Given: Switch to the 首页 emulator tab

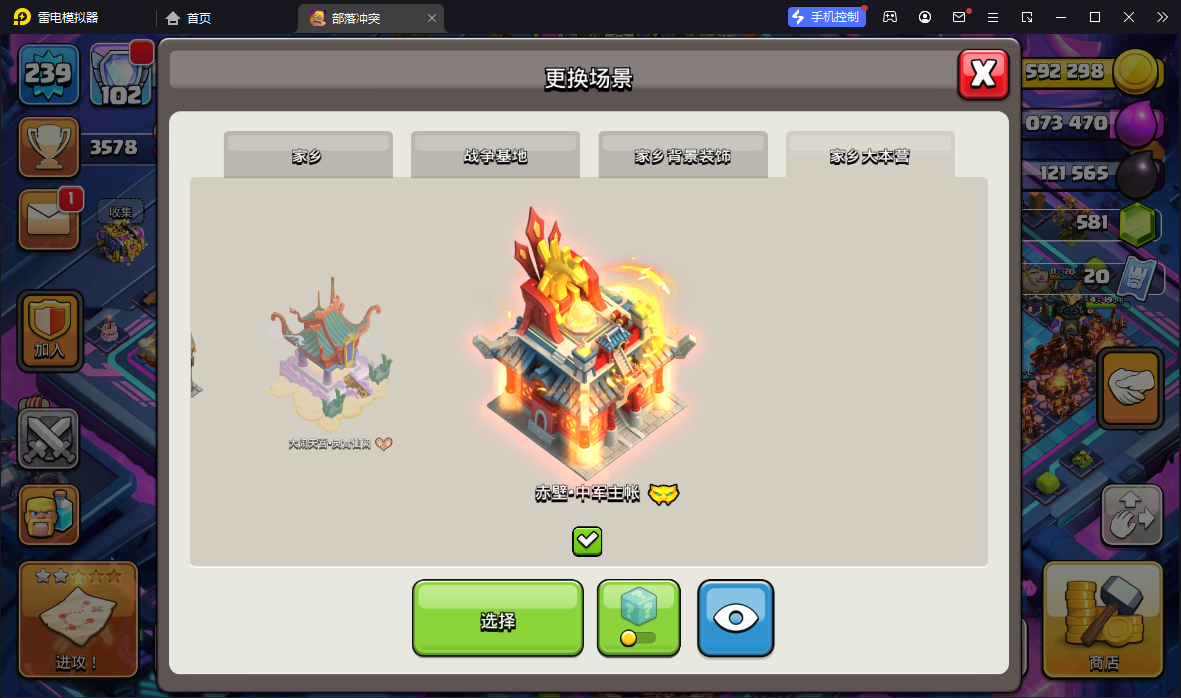Looking at the screenshot, I should click(x=189, y=18).
